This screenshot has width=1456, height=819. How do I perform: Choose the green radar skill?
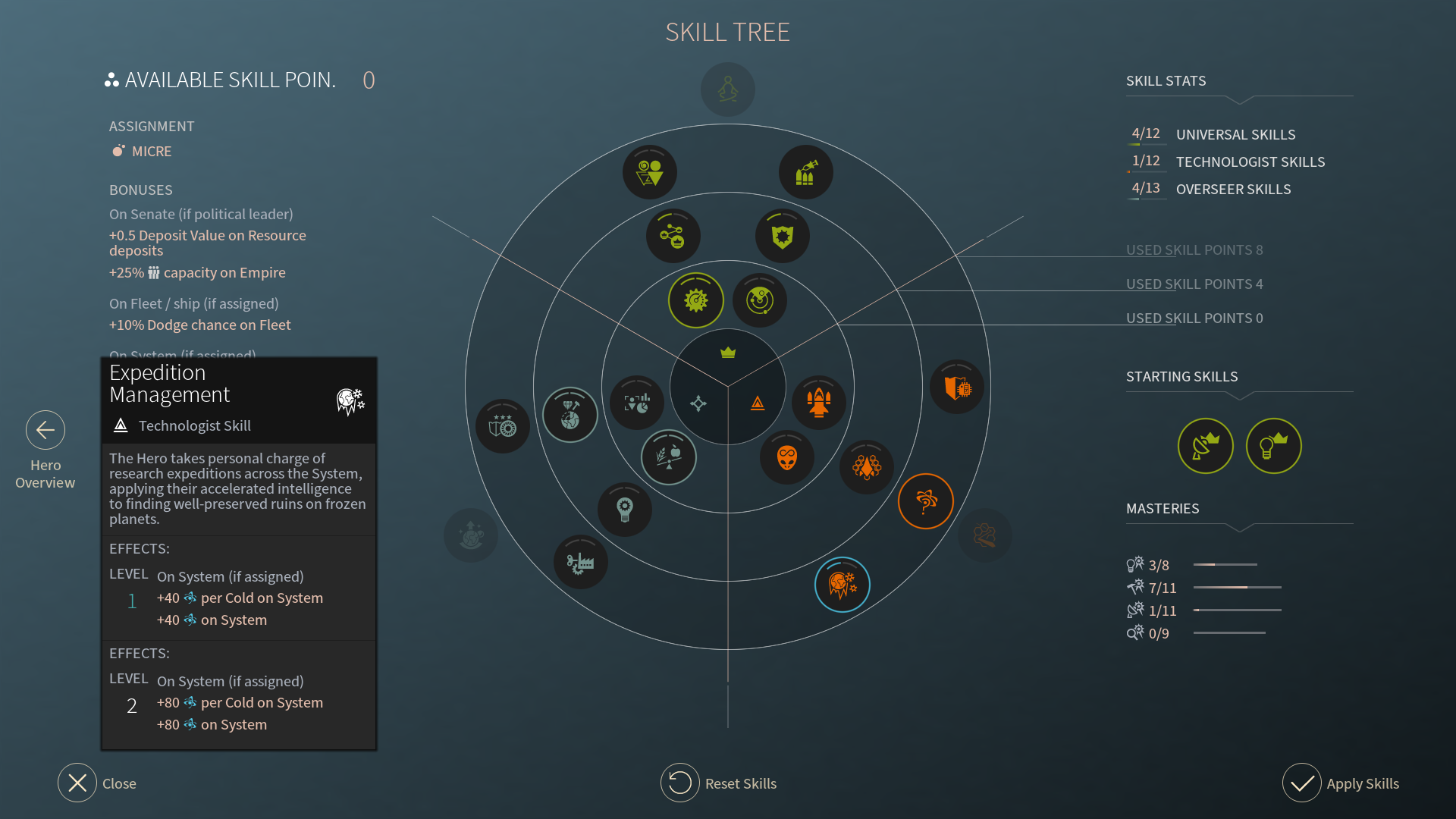(760, 300)
